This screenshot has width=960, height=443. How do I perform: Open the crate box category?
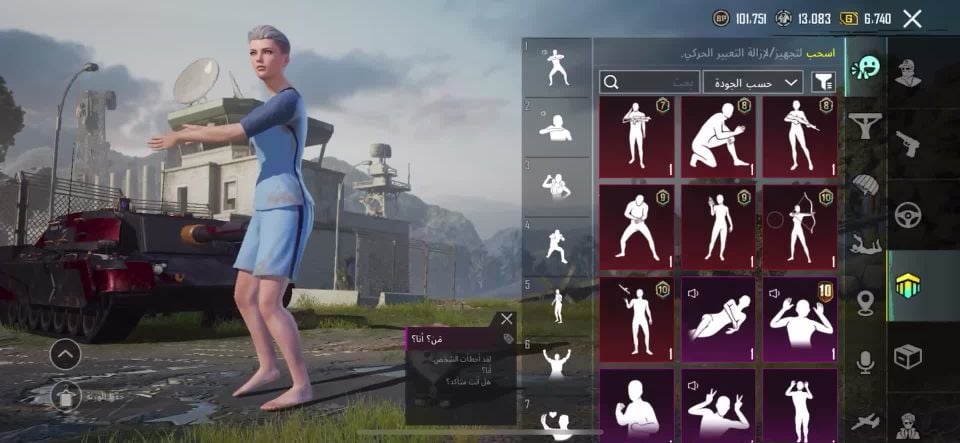907,356
